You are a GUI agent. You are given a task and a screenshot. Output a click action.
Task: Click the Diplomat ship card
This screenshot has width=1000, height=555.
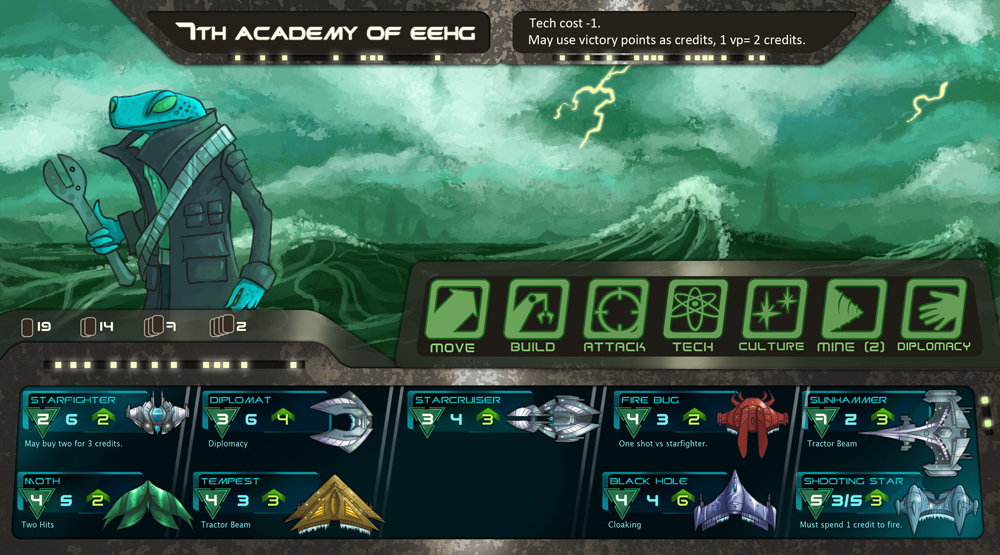[x=290, y=419]
